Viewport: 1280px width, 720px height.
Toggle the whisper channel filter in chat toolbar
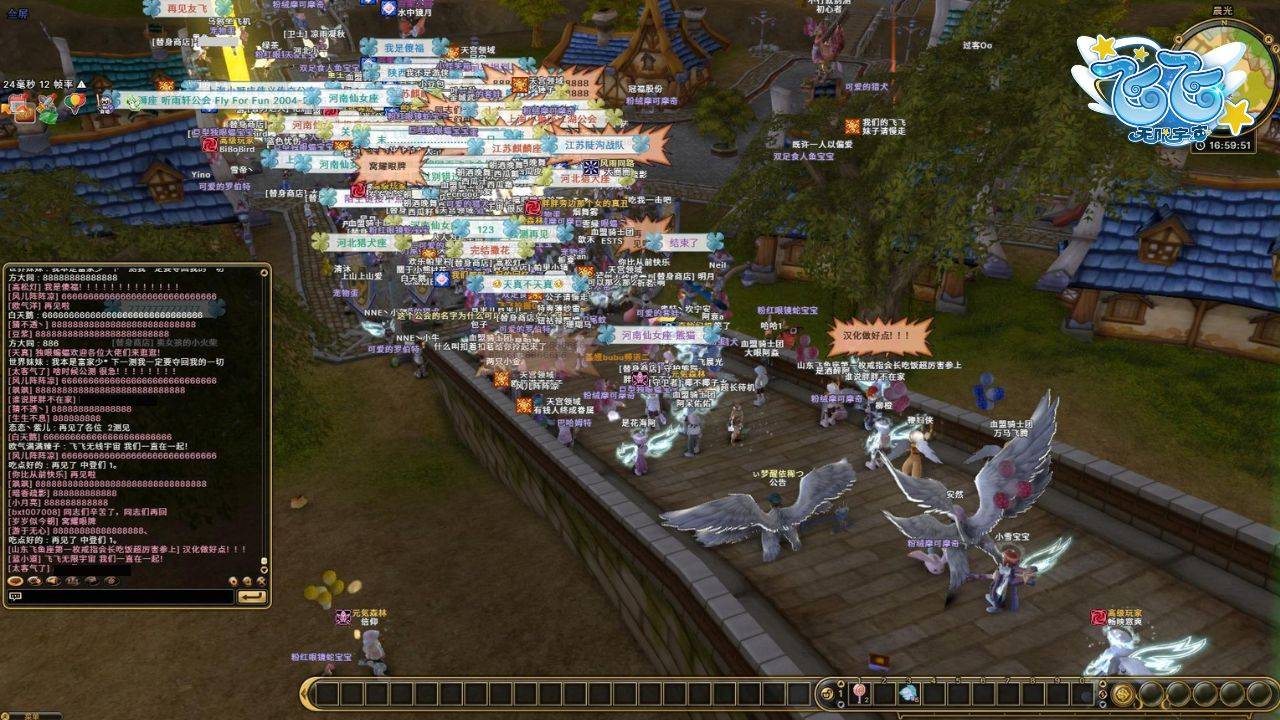tap(35, 581)
